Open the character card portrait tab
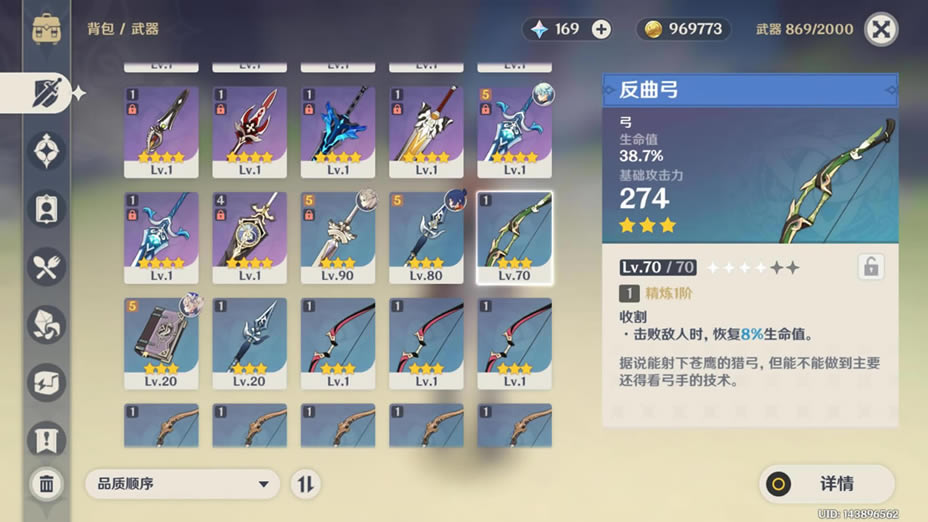This screenshot has width=928, height=522. [47, 209]
